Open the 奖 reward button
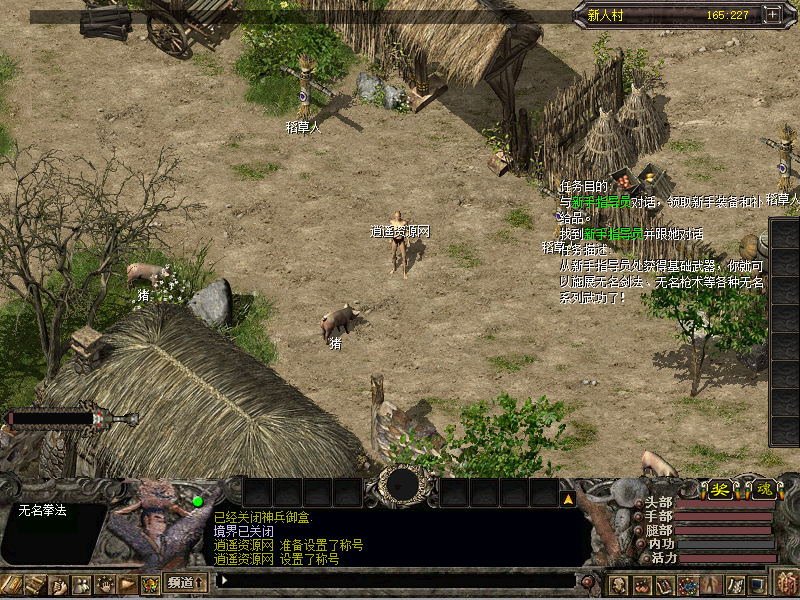This screenshot has width=800, height=600. pos(720,490)
